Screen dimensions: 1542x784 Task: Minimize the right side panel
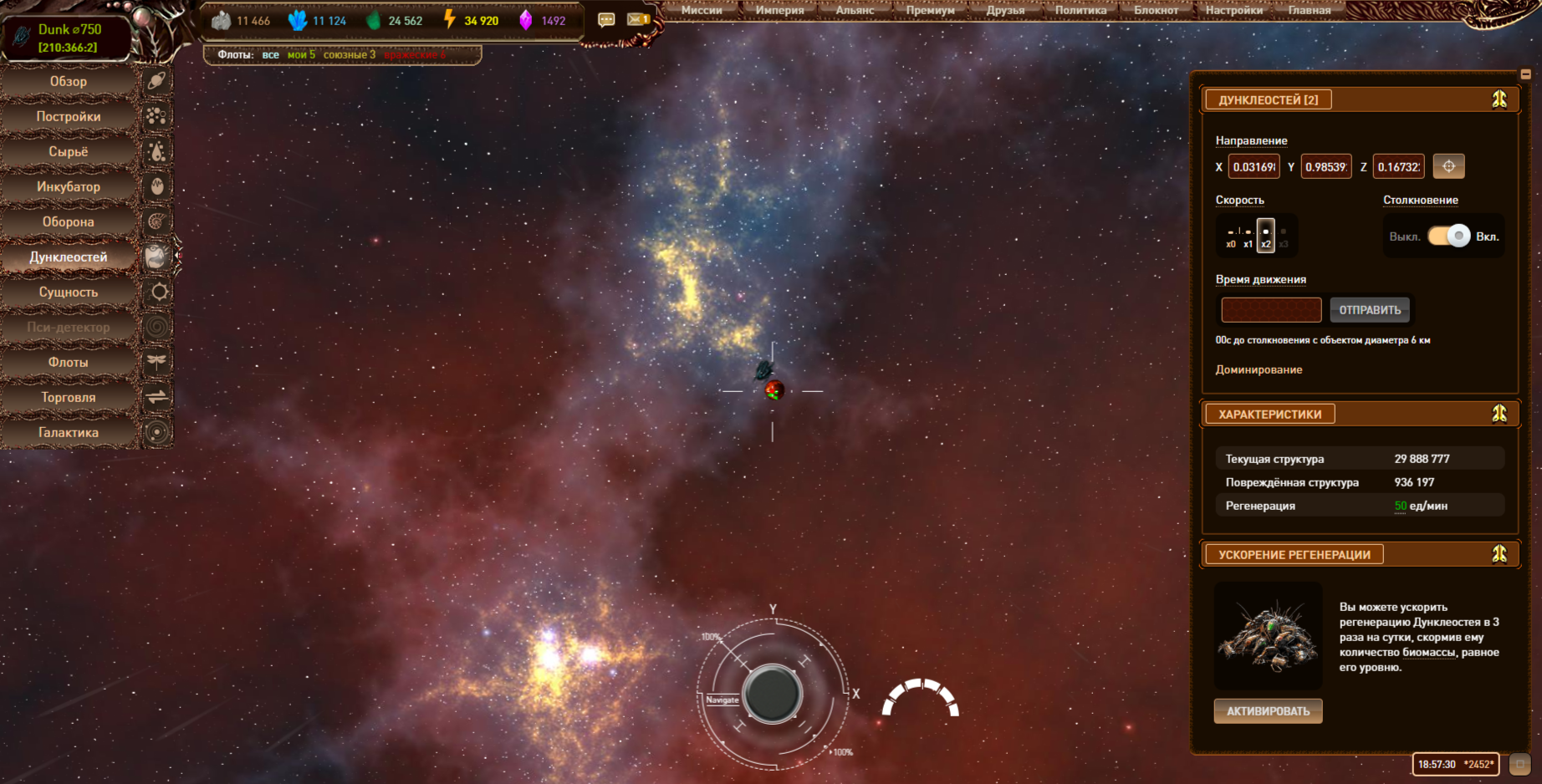coord(1525,74)
